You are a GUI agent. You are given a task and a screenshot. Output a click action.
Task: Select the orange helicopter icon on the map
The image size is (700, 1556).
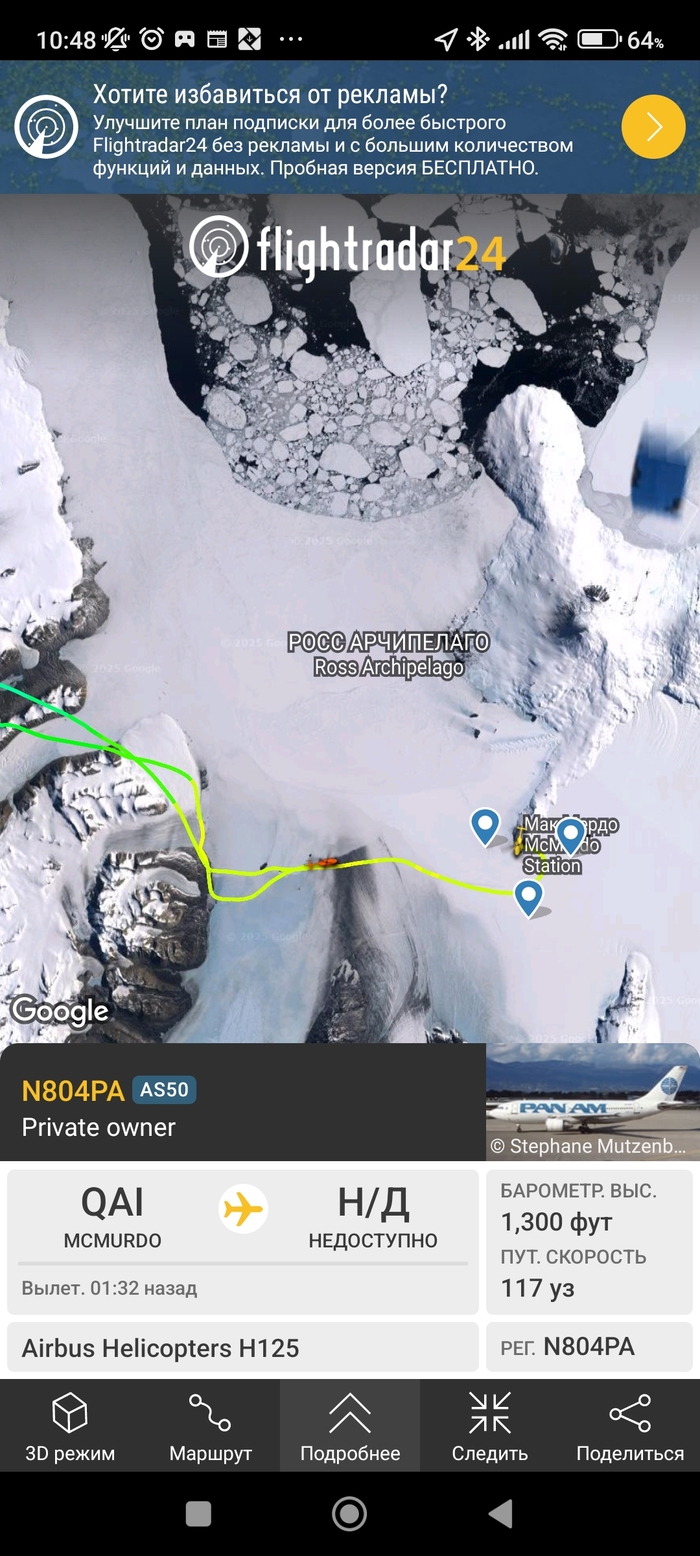(323, 861)
